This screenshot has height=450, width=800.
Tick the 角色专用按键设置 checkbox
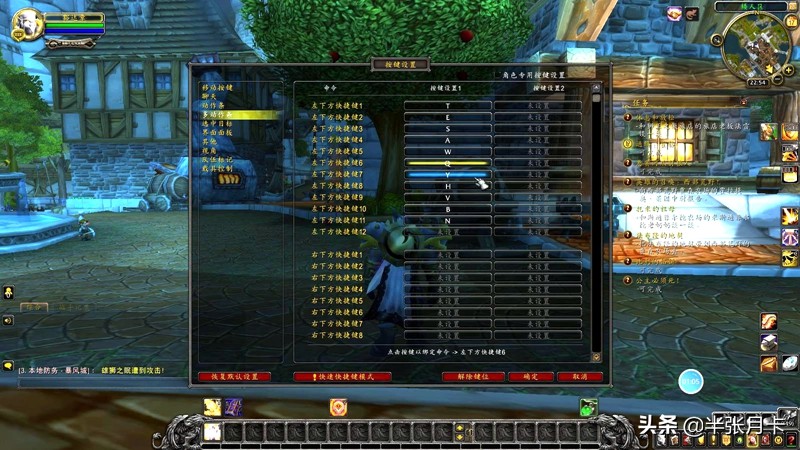click(x=496, y=75)
